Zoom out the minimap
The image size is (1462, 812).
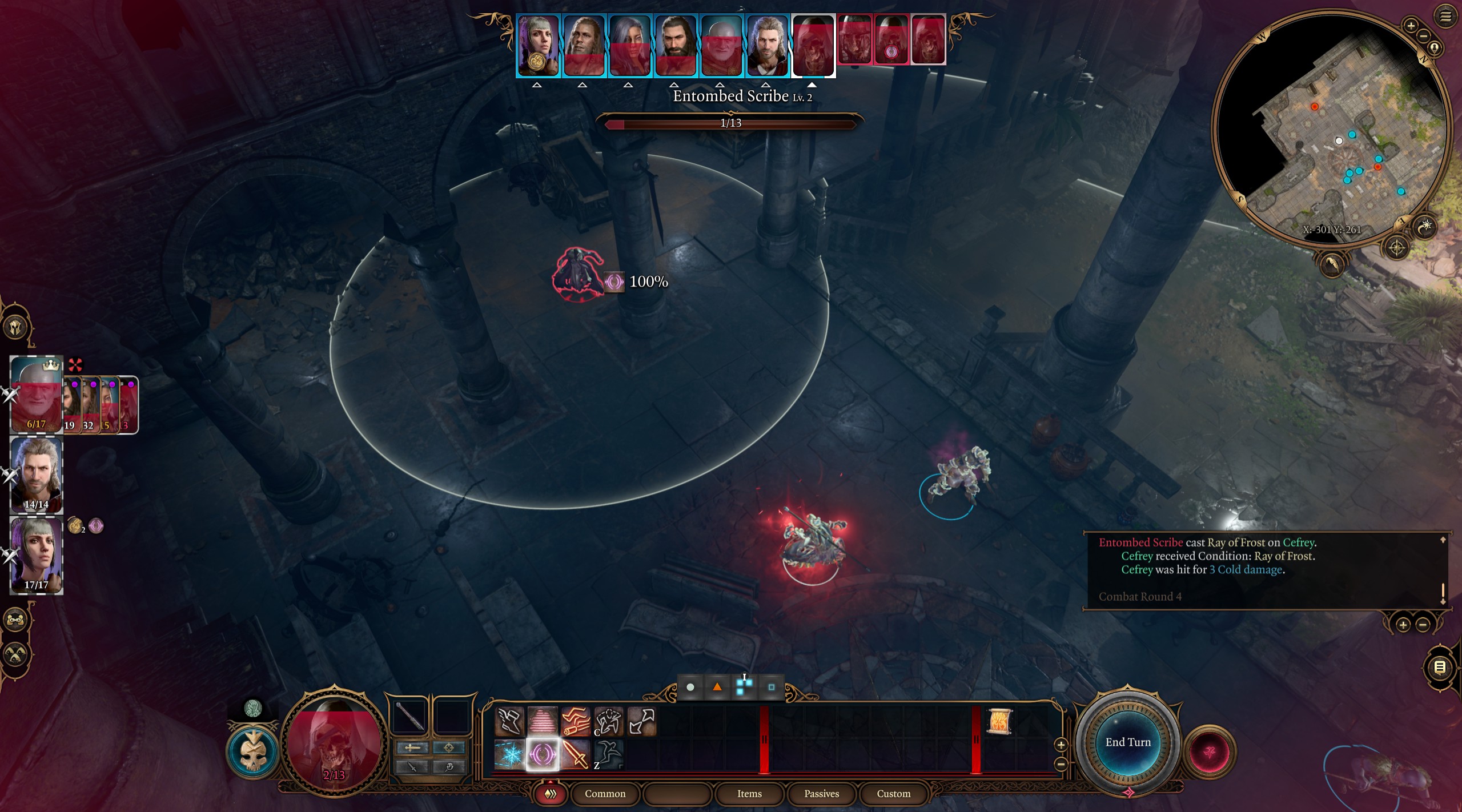click(x=1424, y=35)
